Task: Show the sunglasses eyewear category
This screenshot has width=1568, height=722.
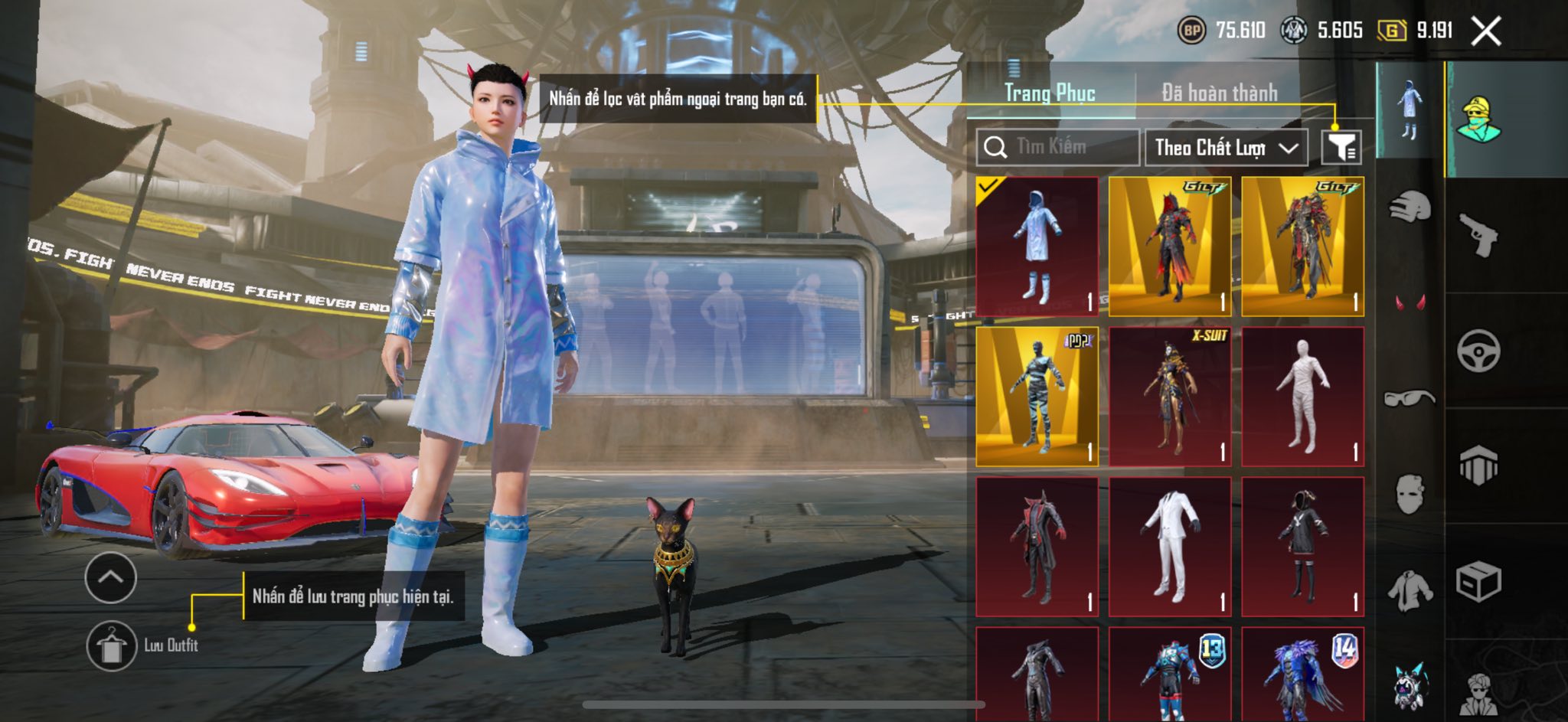Action: tap(1409, 398)
